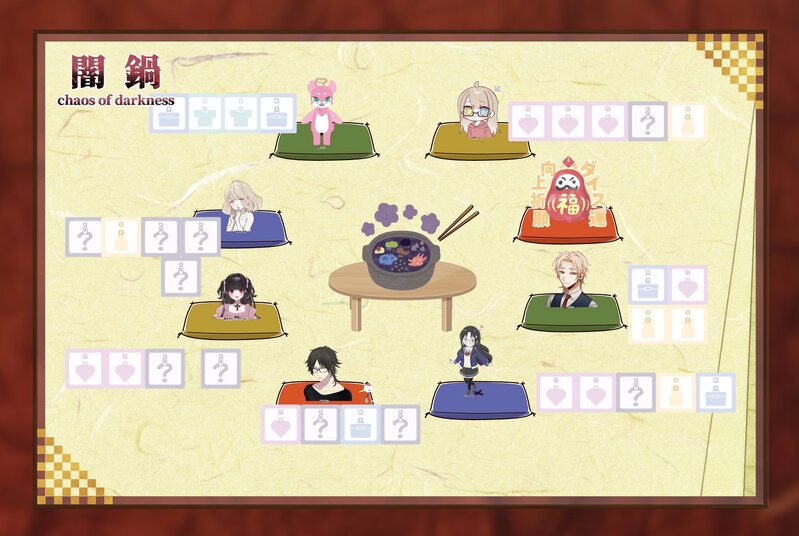Pick the pink heart tag beside the suited blond man

tap(688, 285)
